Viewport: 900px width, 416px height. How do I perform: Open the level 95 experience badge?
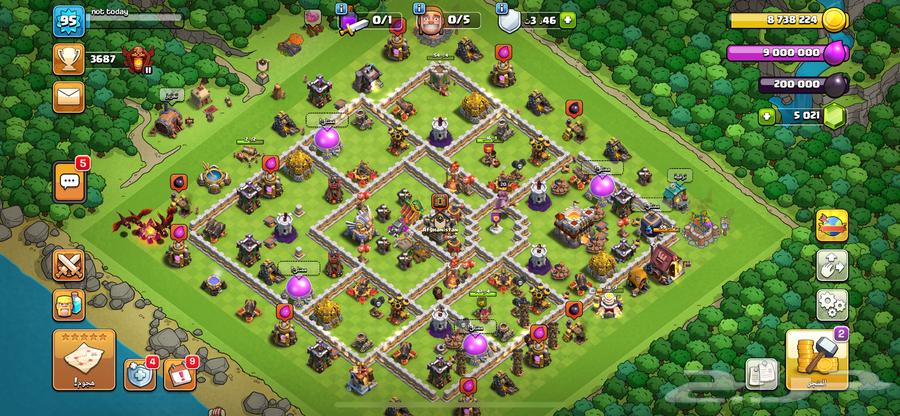pos(68,20)
